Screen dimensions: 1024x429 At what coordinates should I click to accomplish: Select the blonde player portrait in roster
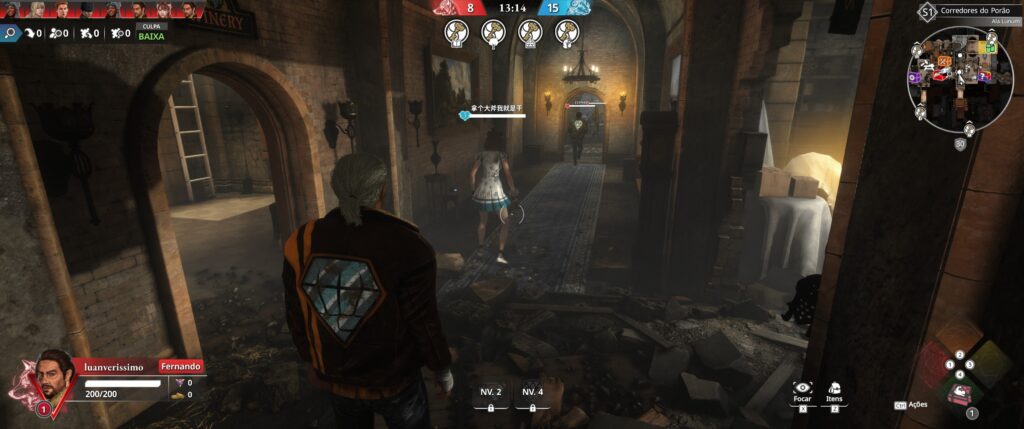(38, 9)
